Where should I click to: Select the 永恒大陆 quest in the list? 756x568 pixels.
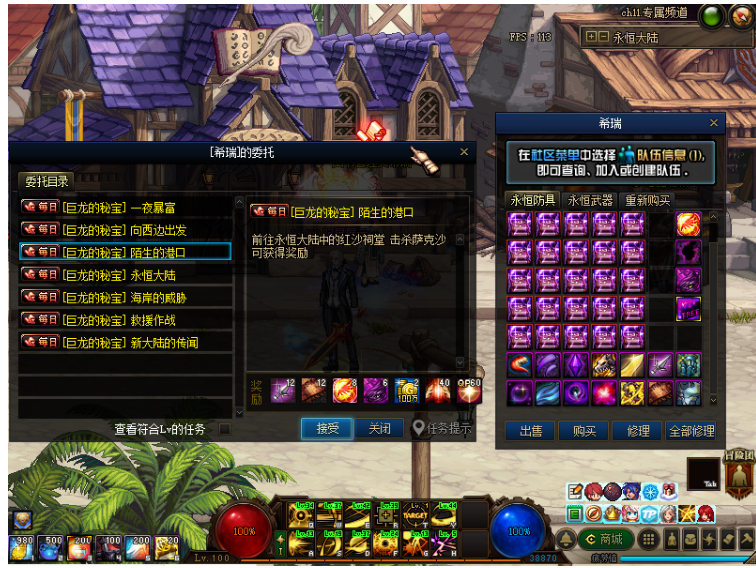point(126,275)
